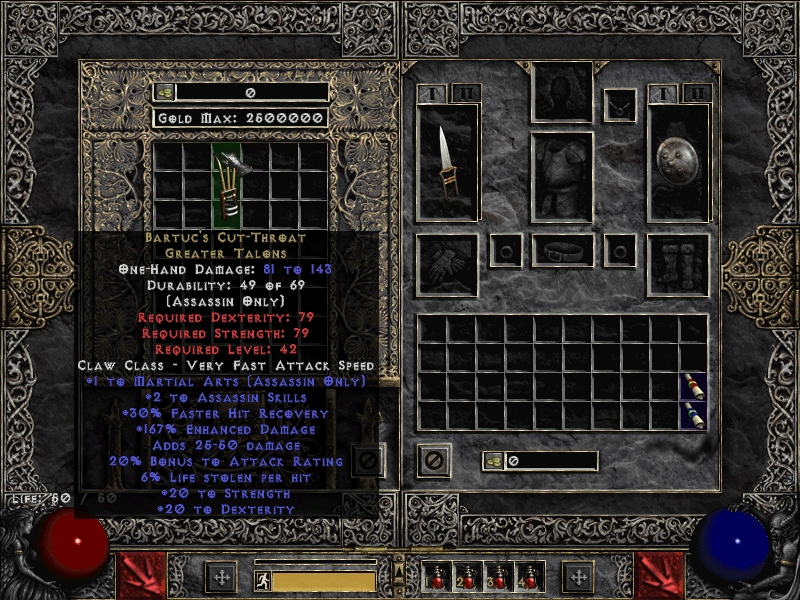Switch to weapon tab II above the dagger
The image size is (800, 600).
point(465,94)
